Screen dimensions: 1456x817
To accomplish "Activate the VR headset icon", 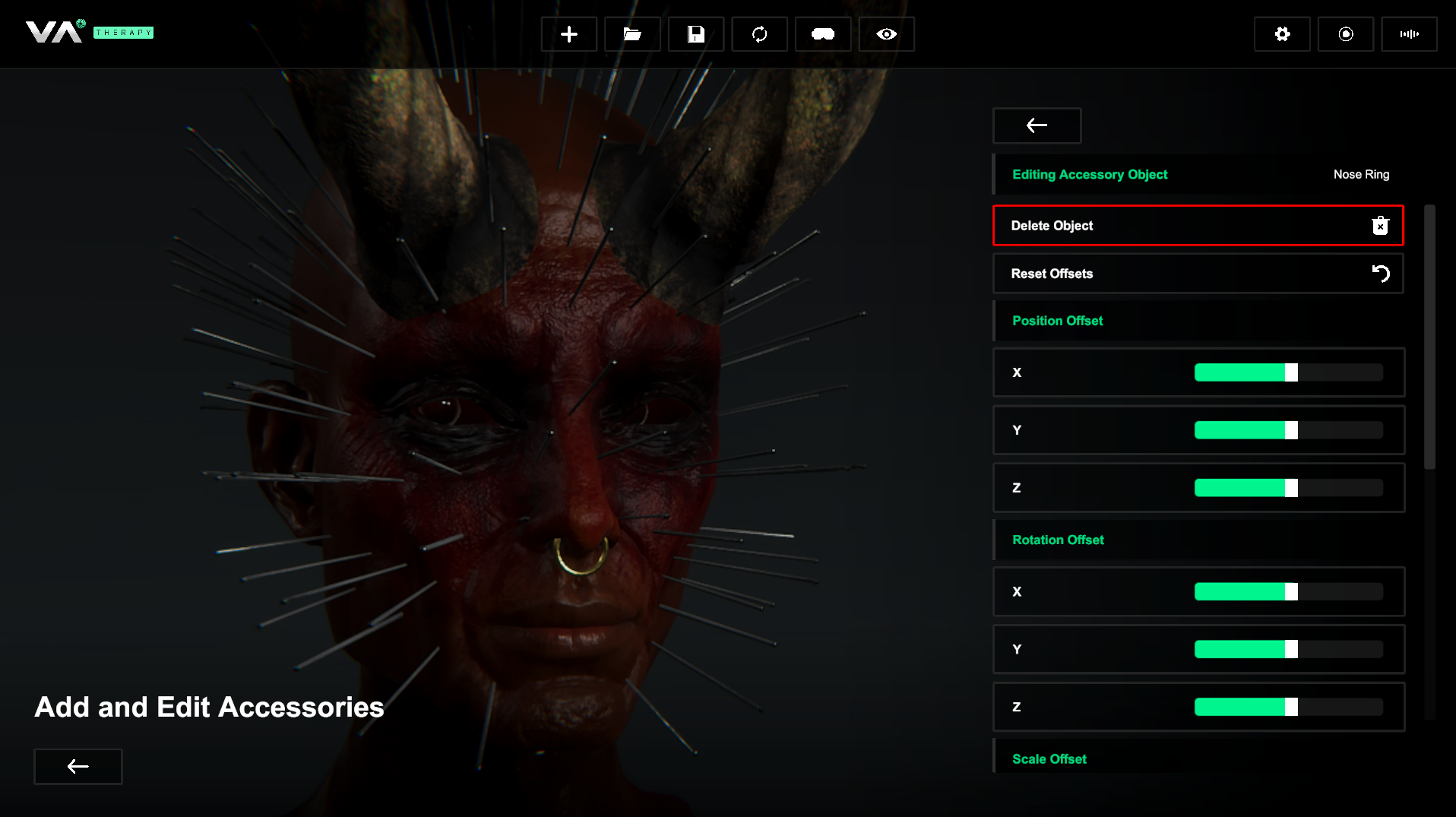I will [x=823, y=34].
